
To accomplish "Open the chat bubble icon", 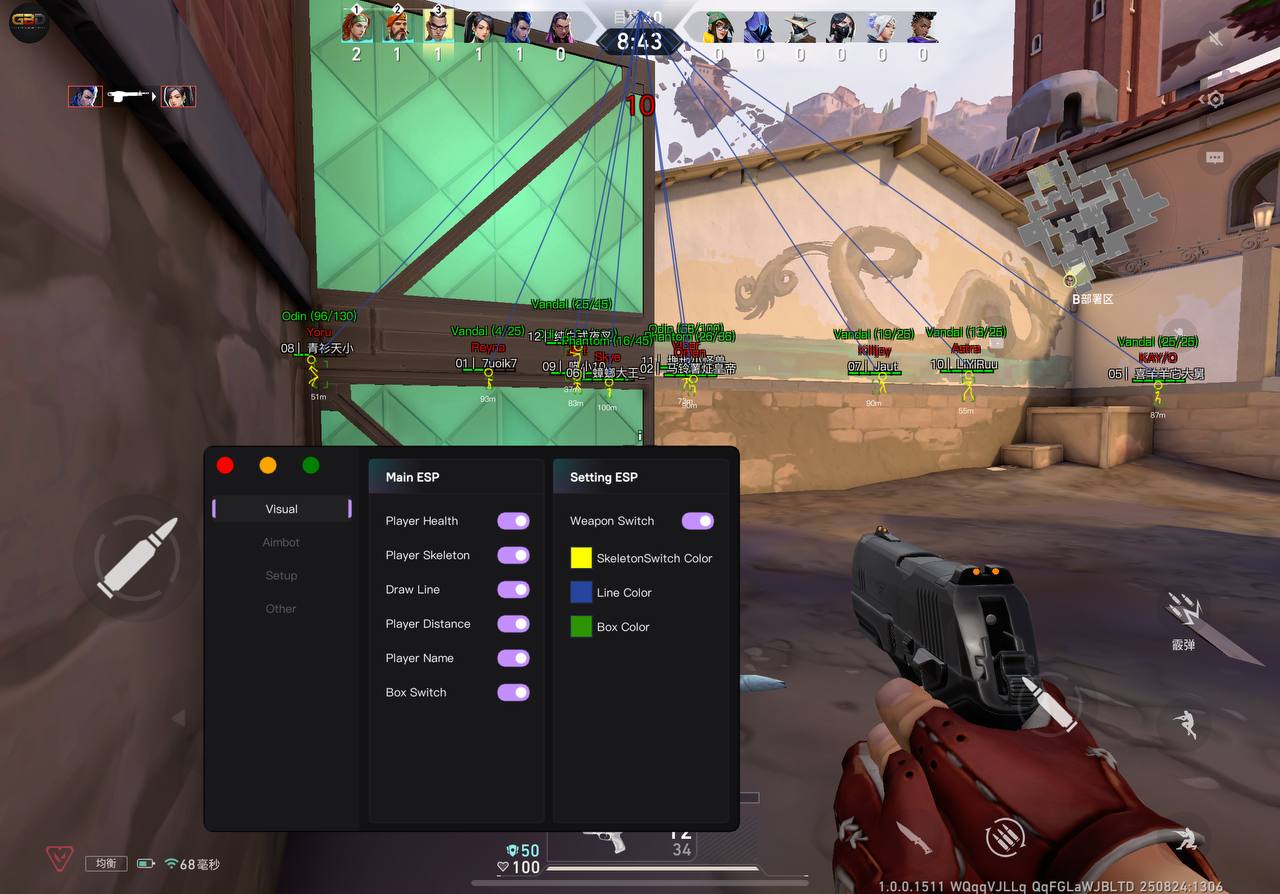I will click(1215, 158).
